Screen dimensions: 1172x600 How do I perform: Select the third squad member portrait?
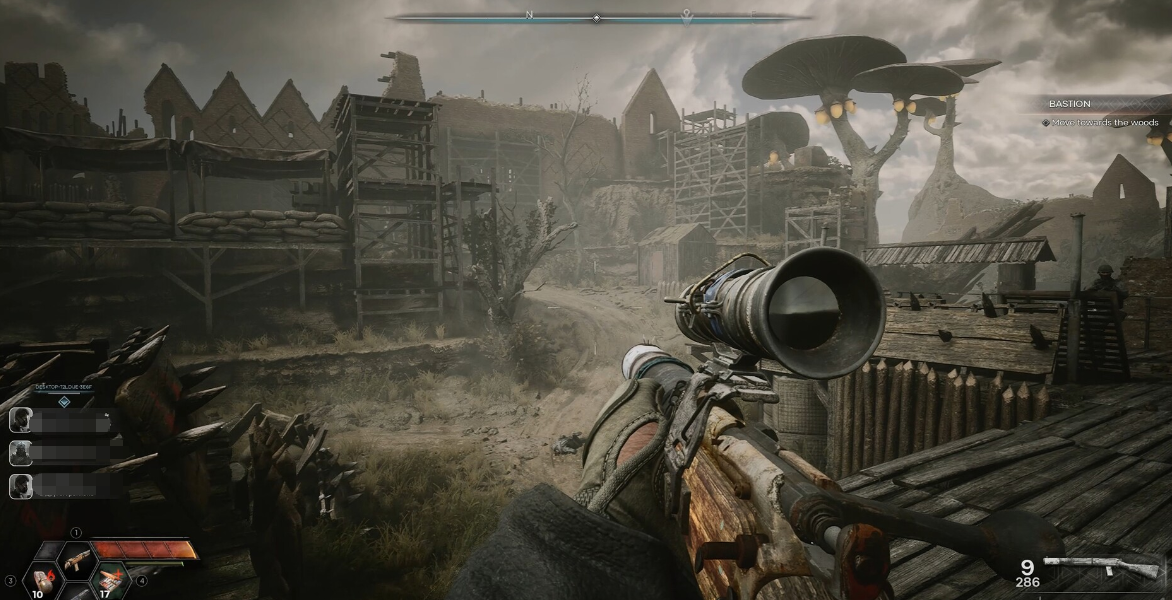point(20,487)
